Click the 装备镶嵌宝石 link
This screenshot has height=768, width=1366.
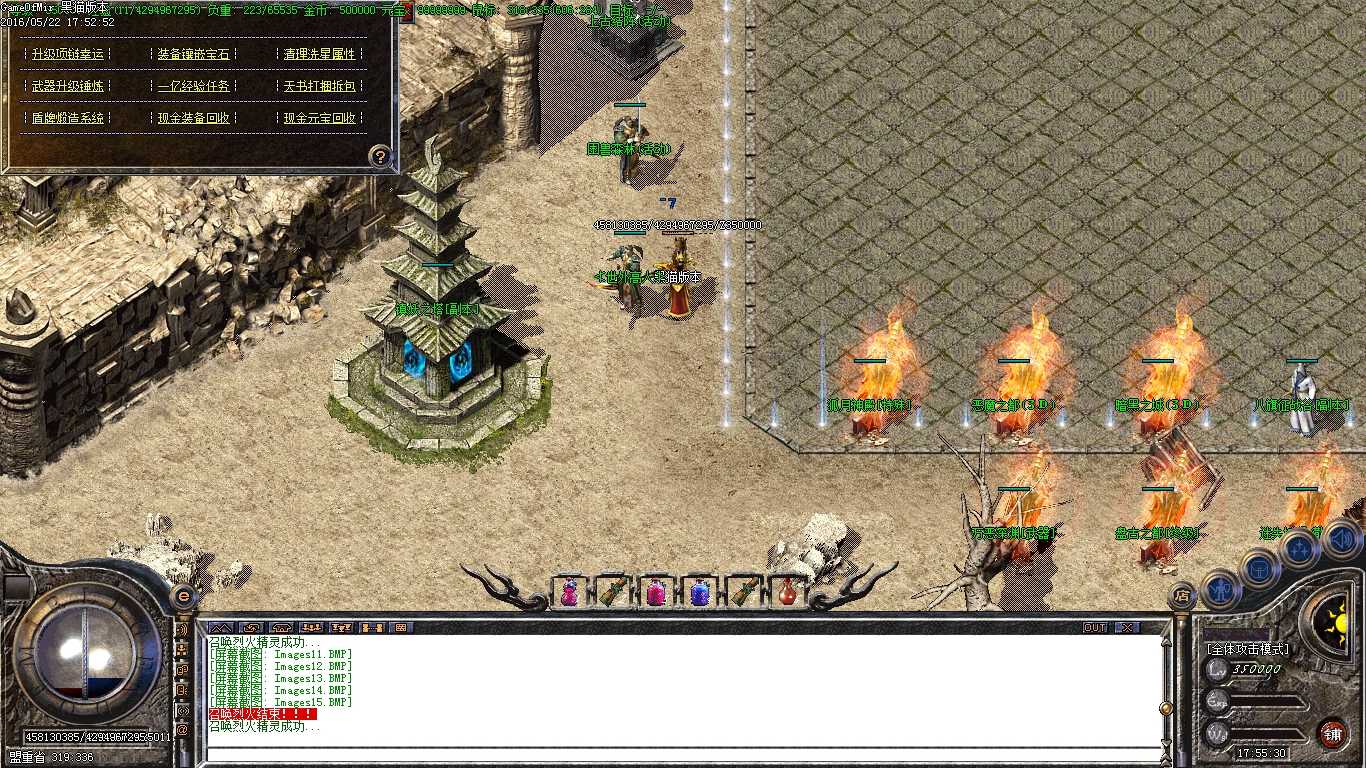click(194, 54)
